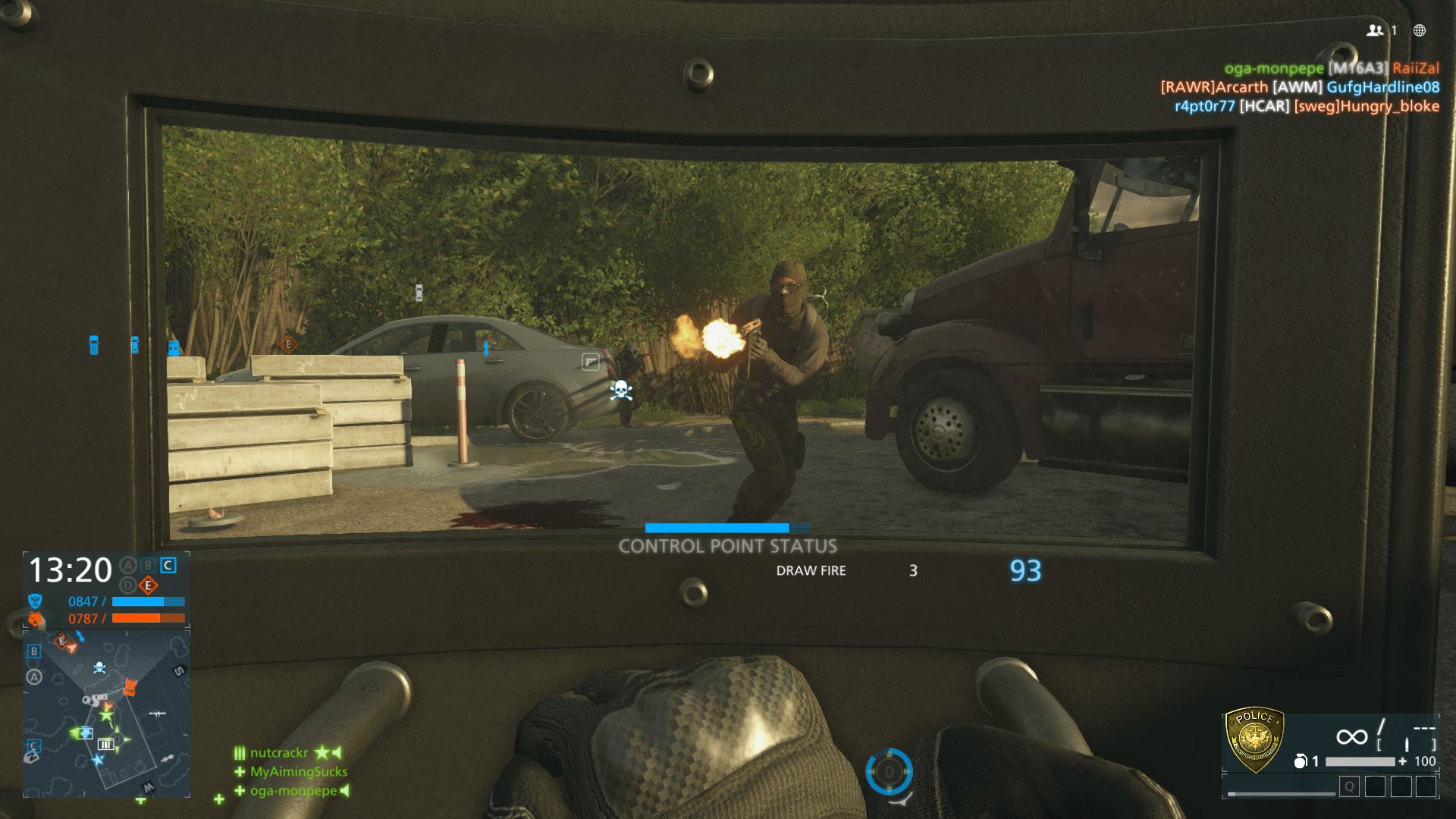Click the globe icon at top right
The width and height of the screenshot is (1456, 819).
[1420, 30]
